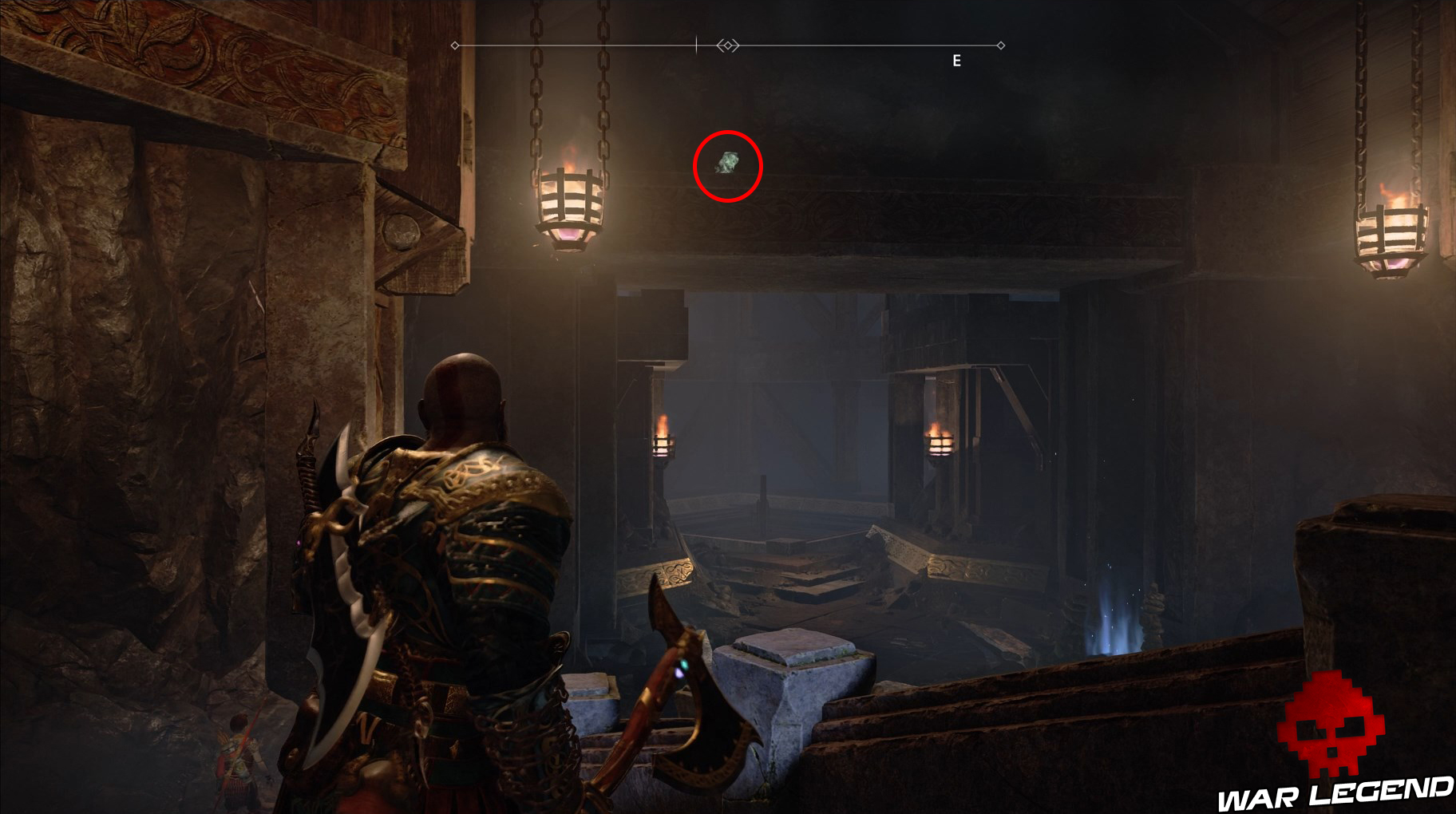The width and height of the screenshot is (1456, 814).
Task: Expand the objective arrow marker on the compass
Action: (726, 46)
